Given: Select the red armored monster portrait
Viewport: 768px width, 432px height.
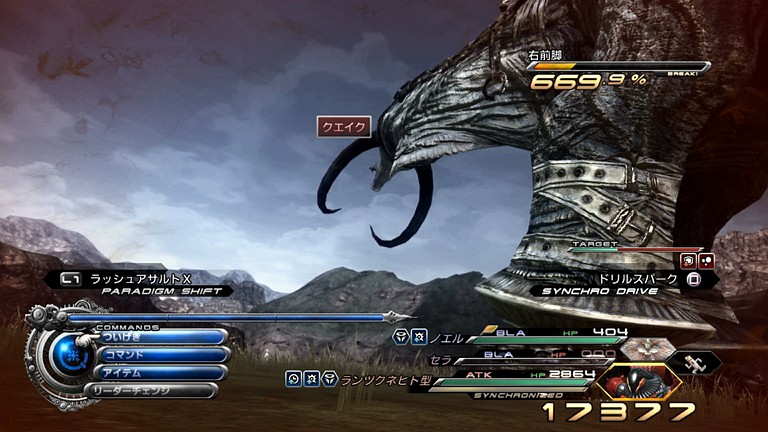Looking at the screenshot, I should click(638, 382).
